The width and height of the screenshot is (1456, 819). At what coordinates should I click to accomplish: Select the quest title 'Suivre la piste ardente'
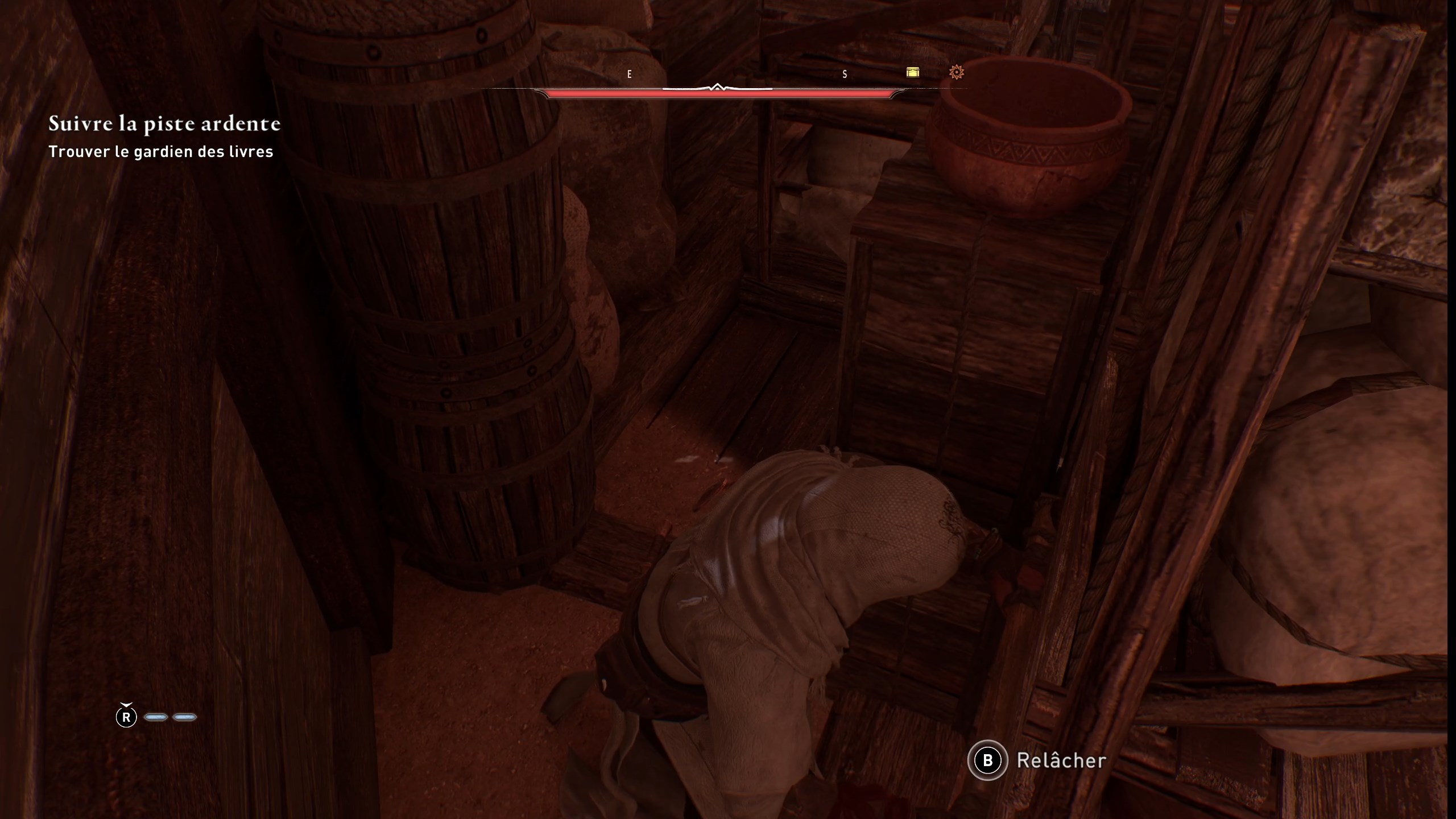click(x=165, y=124)
